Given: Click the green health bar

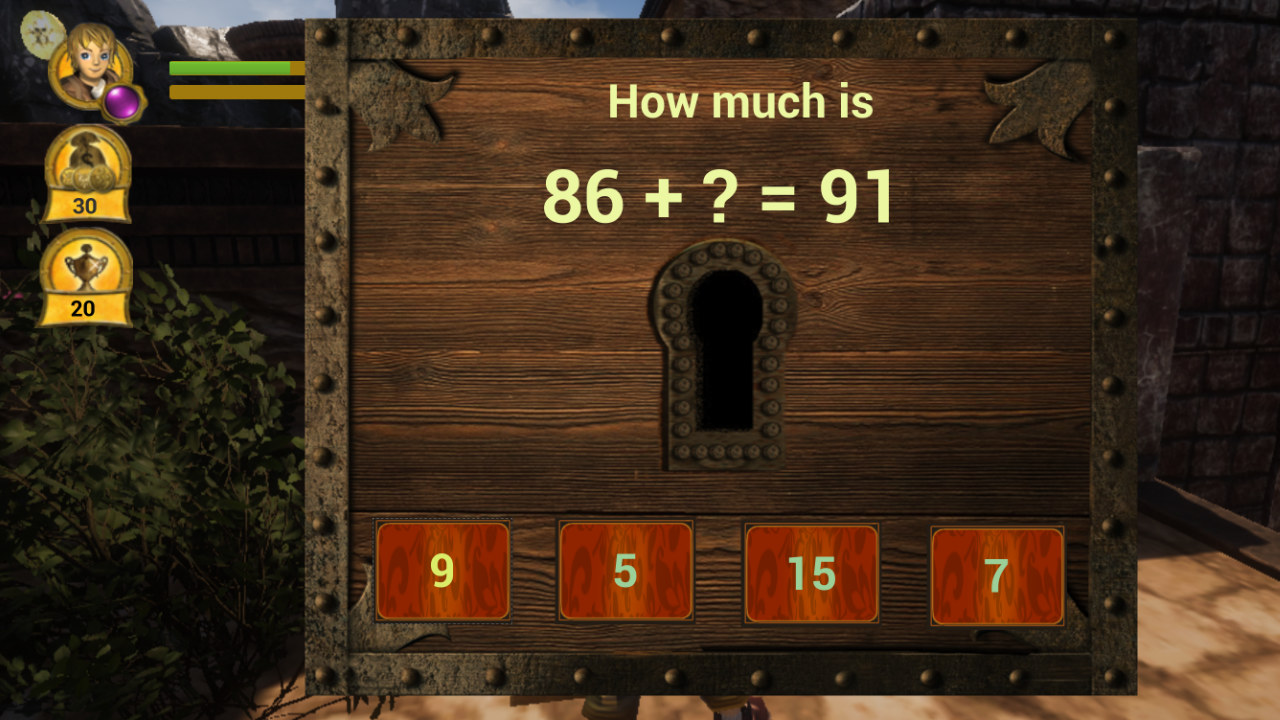Looking at the screenshot, I should tap(230, 66).
